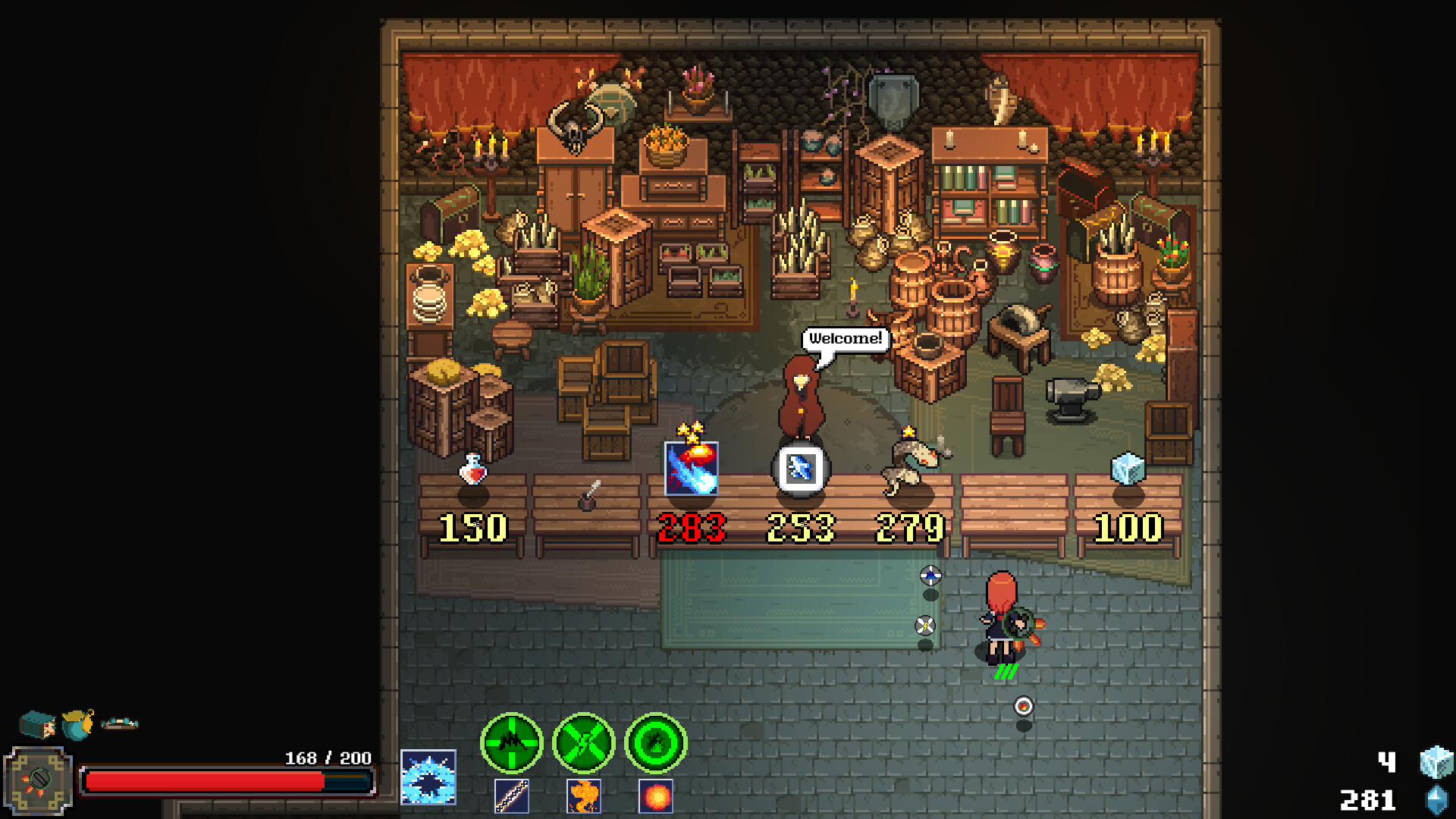This screenshot has height=819, width=1456.
Task: Toggle the green mountain crosshair ability ring
Action: (511, 744)
